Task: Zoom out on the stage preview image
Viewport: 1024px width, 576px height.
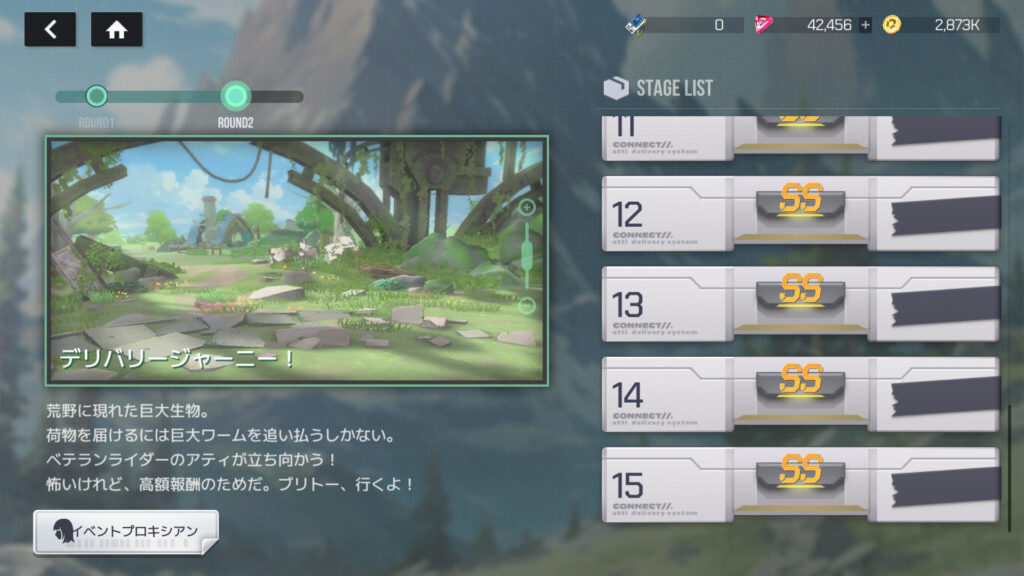Action: click(x=527, y=305)
